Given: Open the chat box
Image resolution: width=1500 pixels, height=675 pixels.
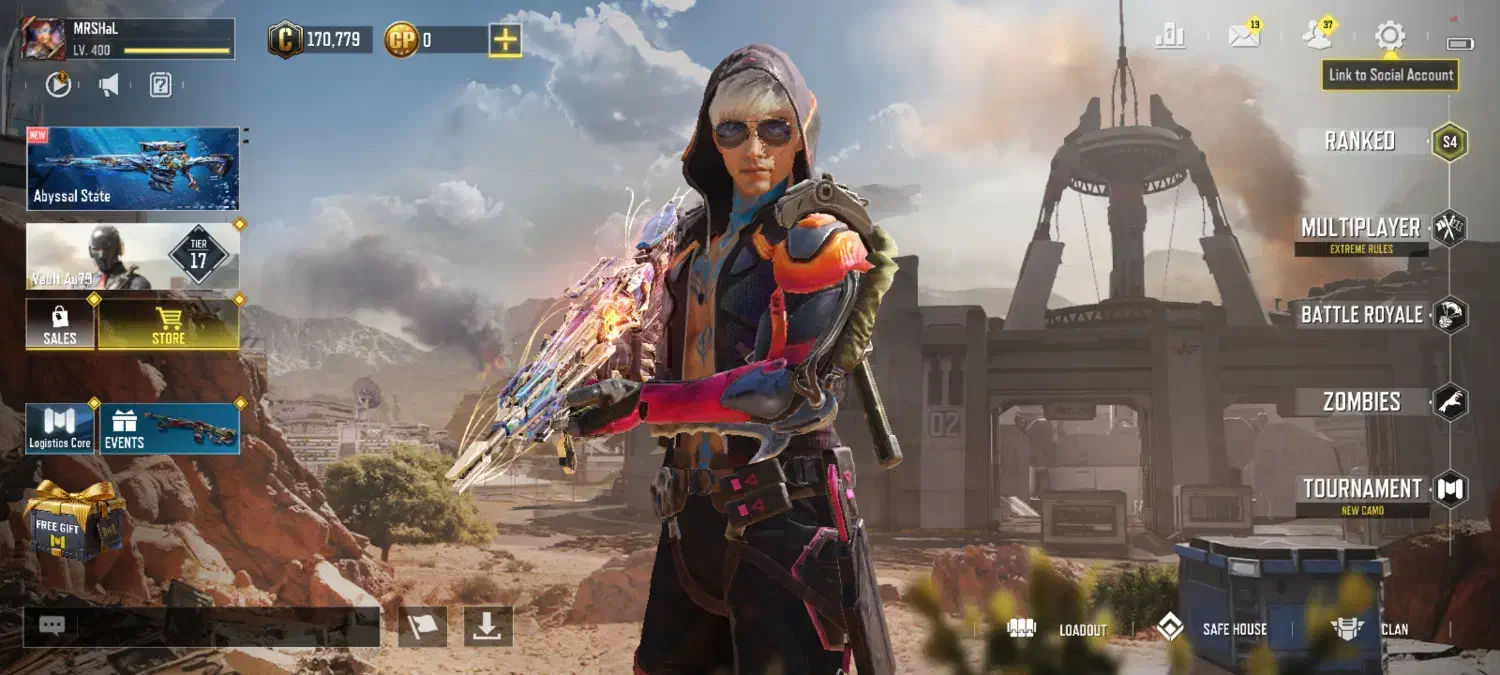Looking at the screenshot, I should [202, 626].
